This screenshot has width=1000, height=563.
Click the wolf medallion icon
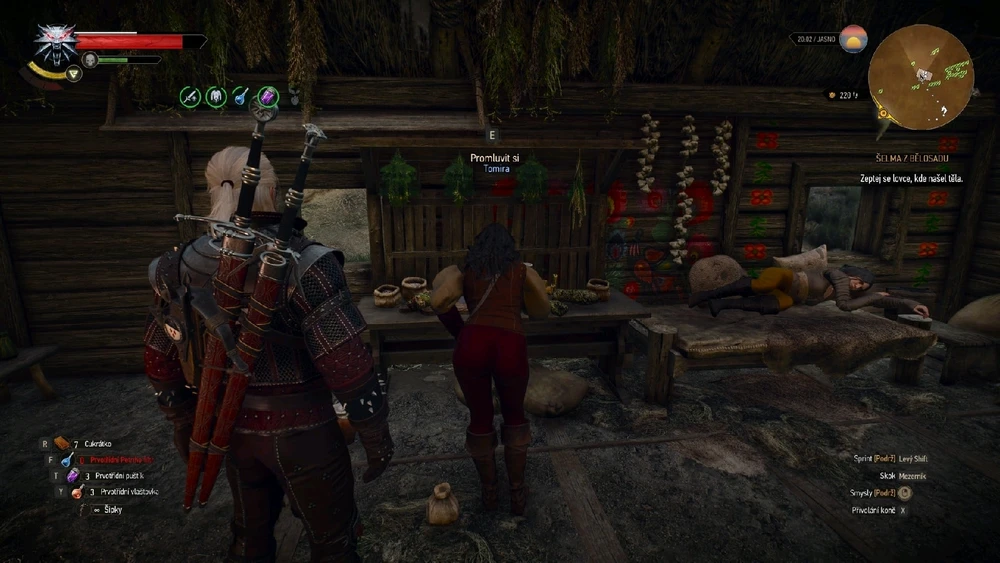point(55,45)
